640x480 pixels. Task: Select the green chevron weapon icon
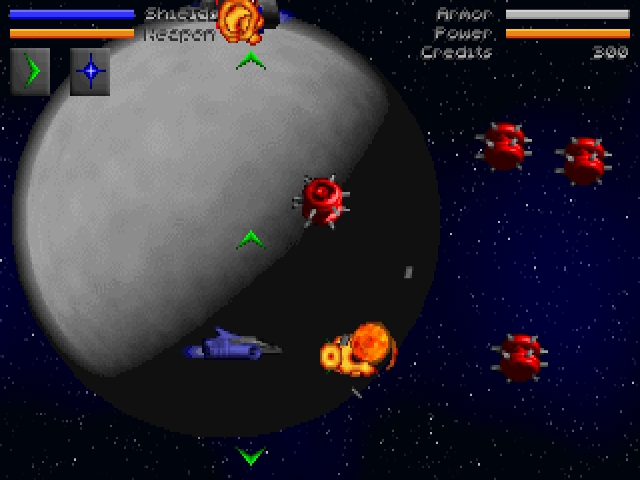[x=30, y=71]
